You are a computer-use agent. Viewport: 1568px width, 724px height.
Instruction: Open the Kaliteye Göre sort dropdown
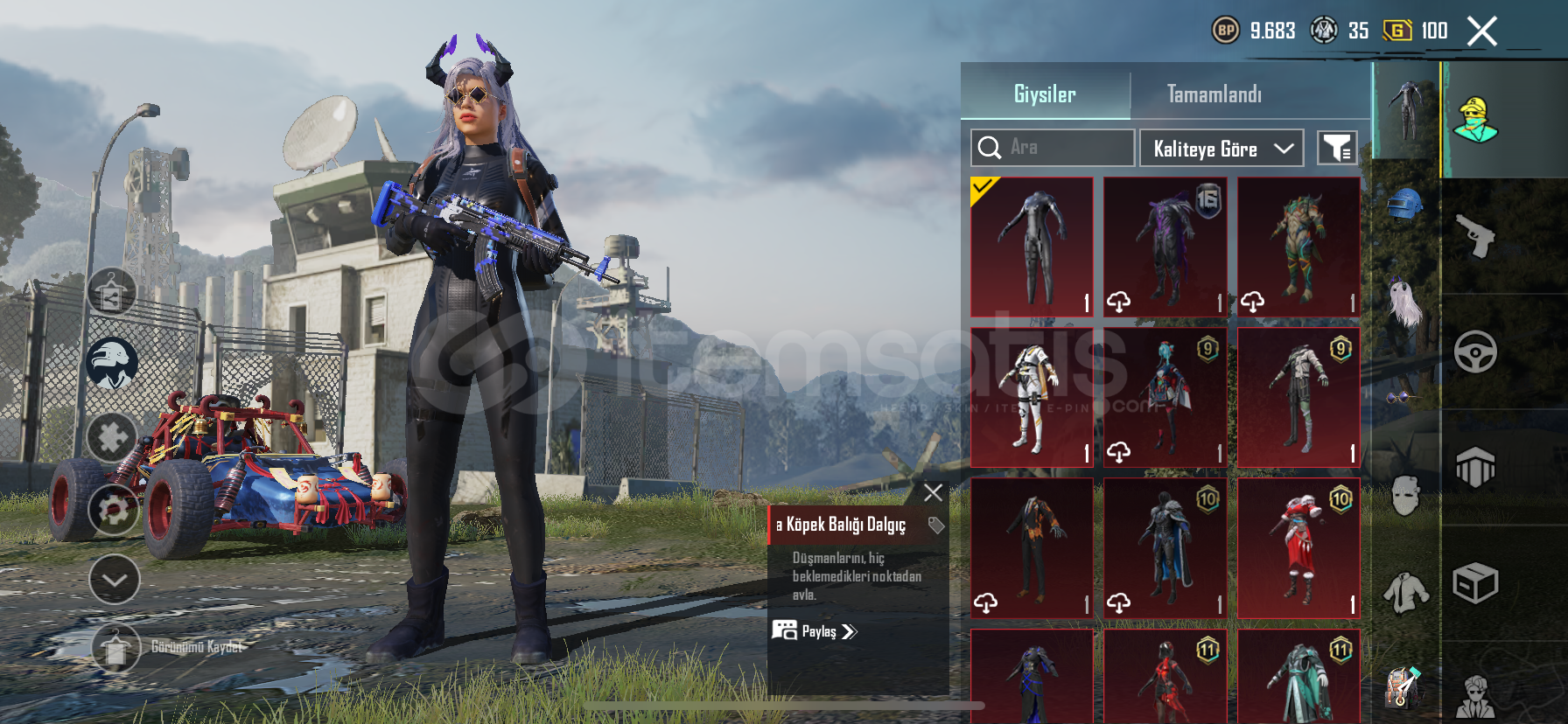coord(1221,149)
